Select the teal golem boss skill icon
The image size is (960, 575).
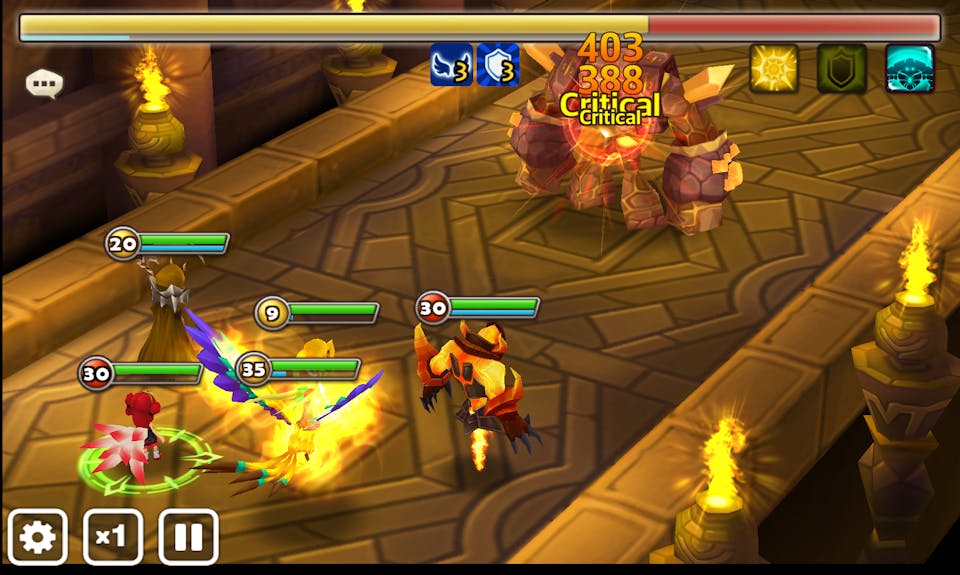click(x=910, y=69)
